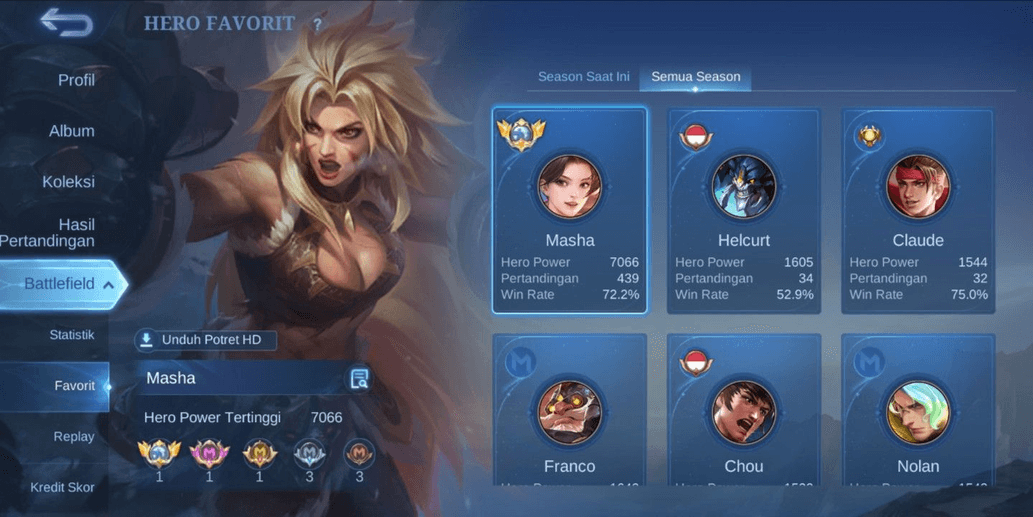Open Masha's detail icon beside her name
The image size is (1033, 517).
(x=360, y=378)
